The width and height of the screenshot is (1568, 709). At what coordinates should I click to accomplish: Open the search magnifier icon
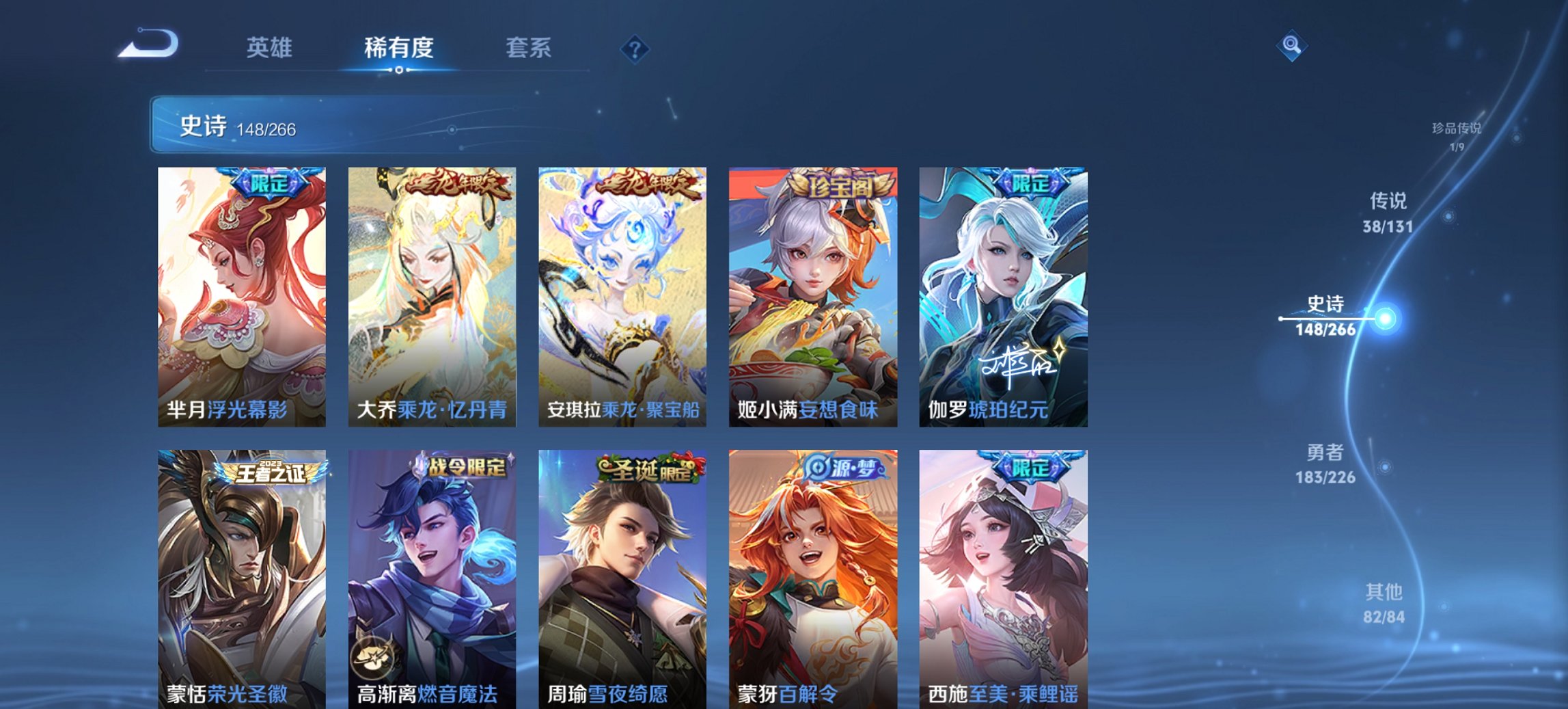click(x=1290, y=46)
